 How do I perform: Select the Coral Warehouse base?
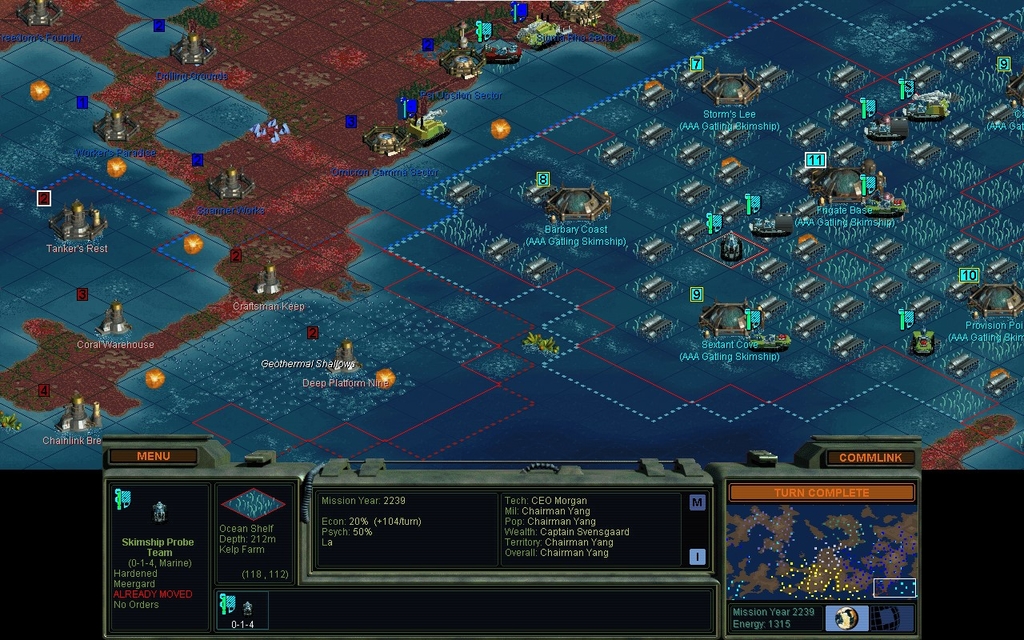tap(115, 319)
